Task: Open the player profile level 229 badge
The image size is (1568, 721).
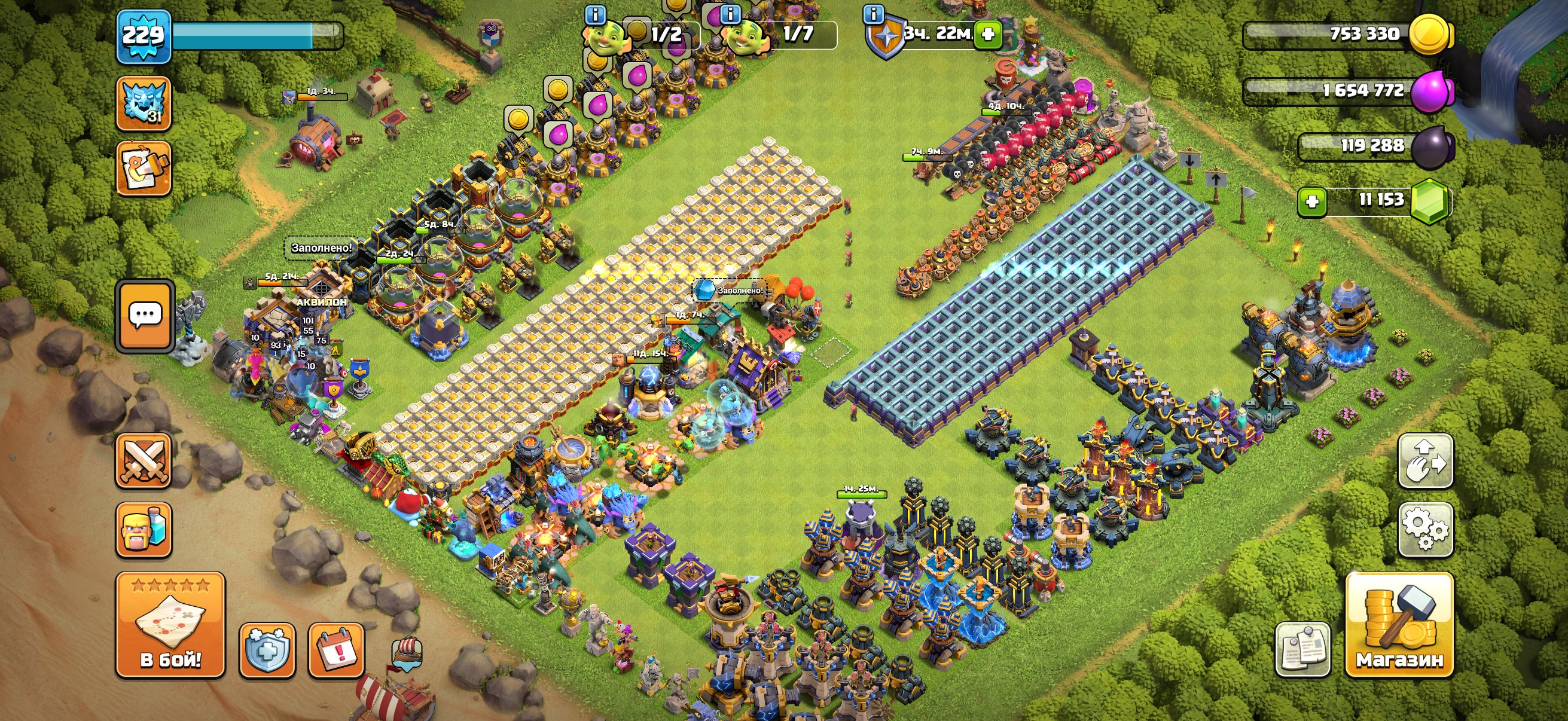Action: [x=144, y=36]
